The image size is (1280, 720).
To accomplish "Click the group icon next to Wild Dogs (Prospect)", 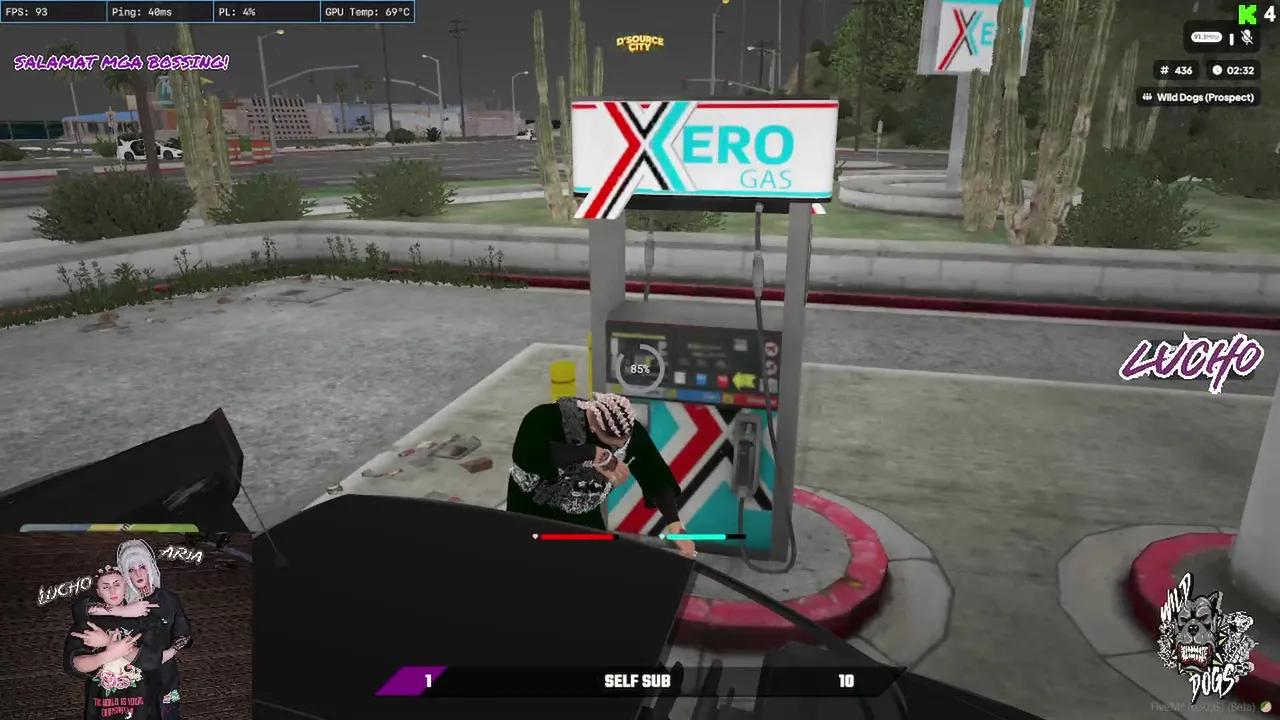I will [x=1148, y=97].
